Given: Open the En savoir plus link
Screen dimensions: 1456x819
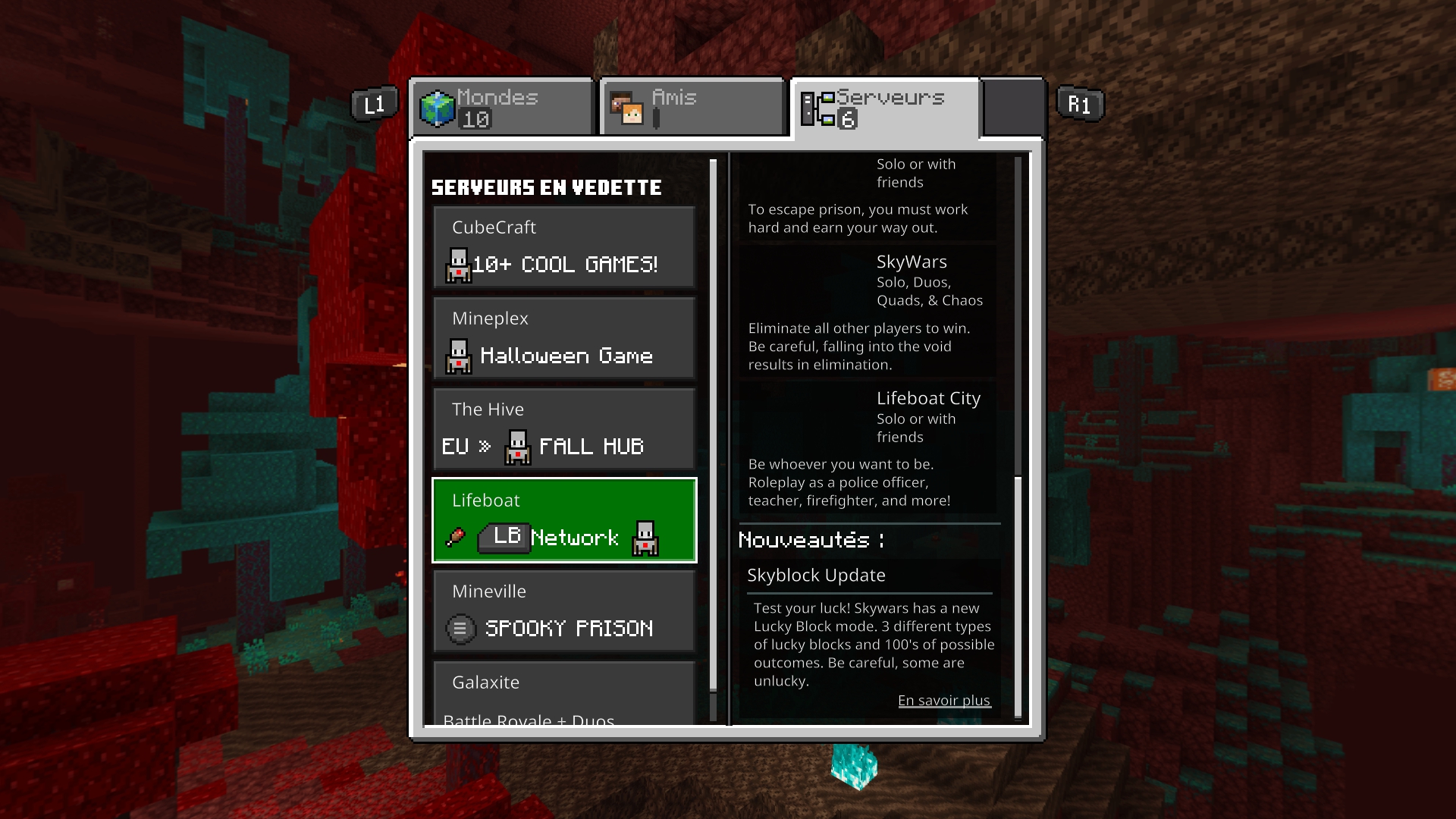Looking at the screenshot, I should [x=943, y=701].
